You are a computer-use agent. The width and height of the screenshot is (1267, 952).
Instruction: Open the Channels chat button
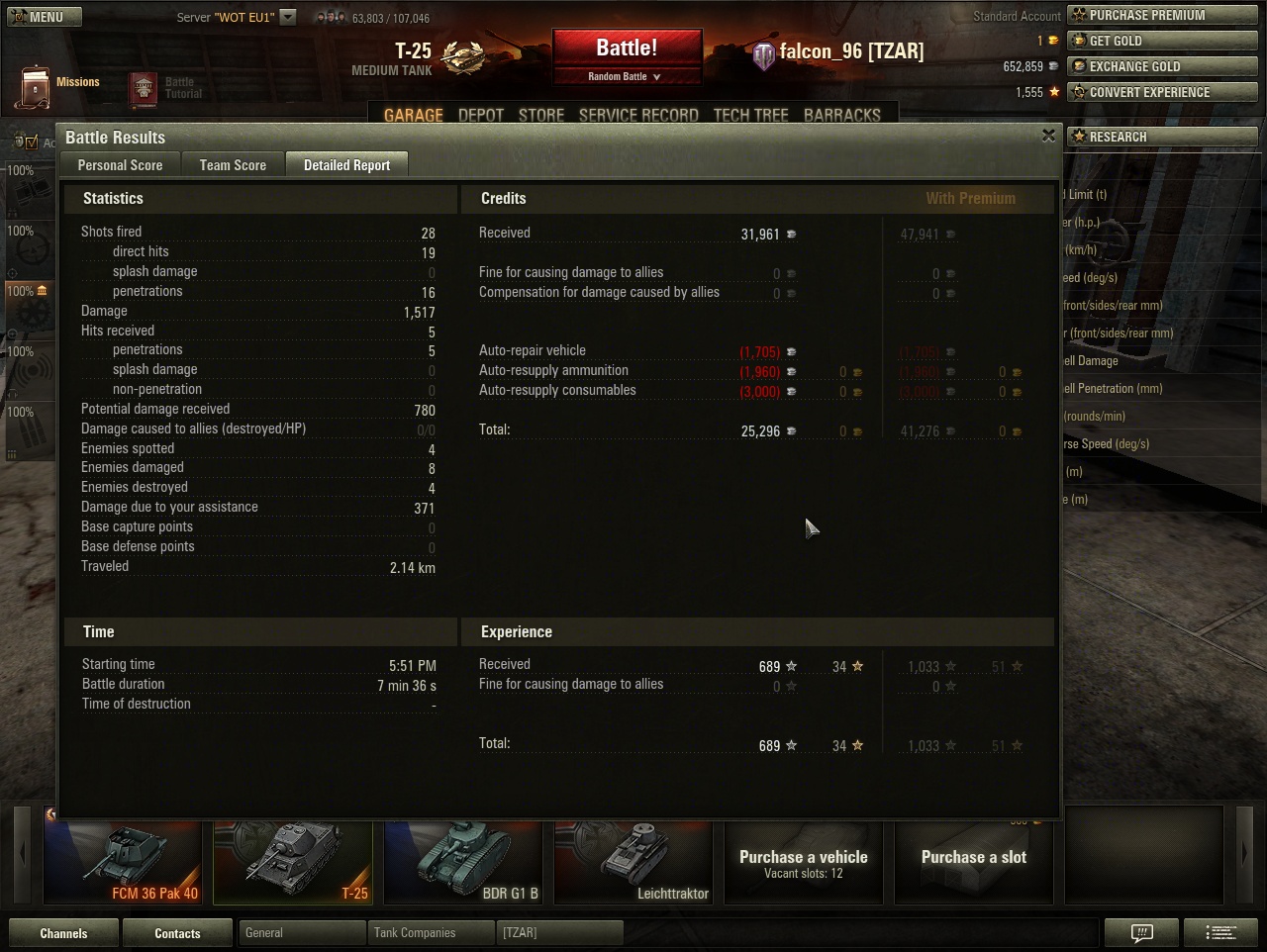[x=63, y=933]
